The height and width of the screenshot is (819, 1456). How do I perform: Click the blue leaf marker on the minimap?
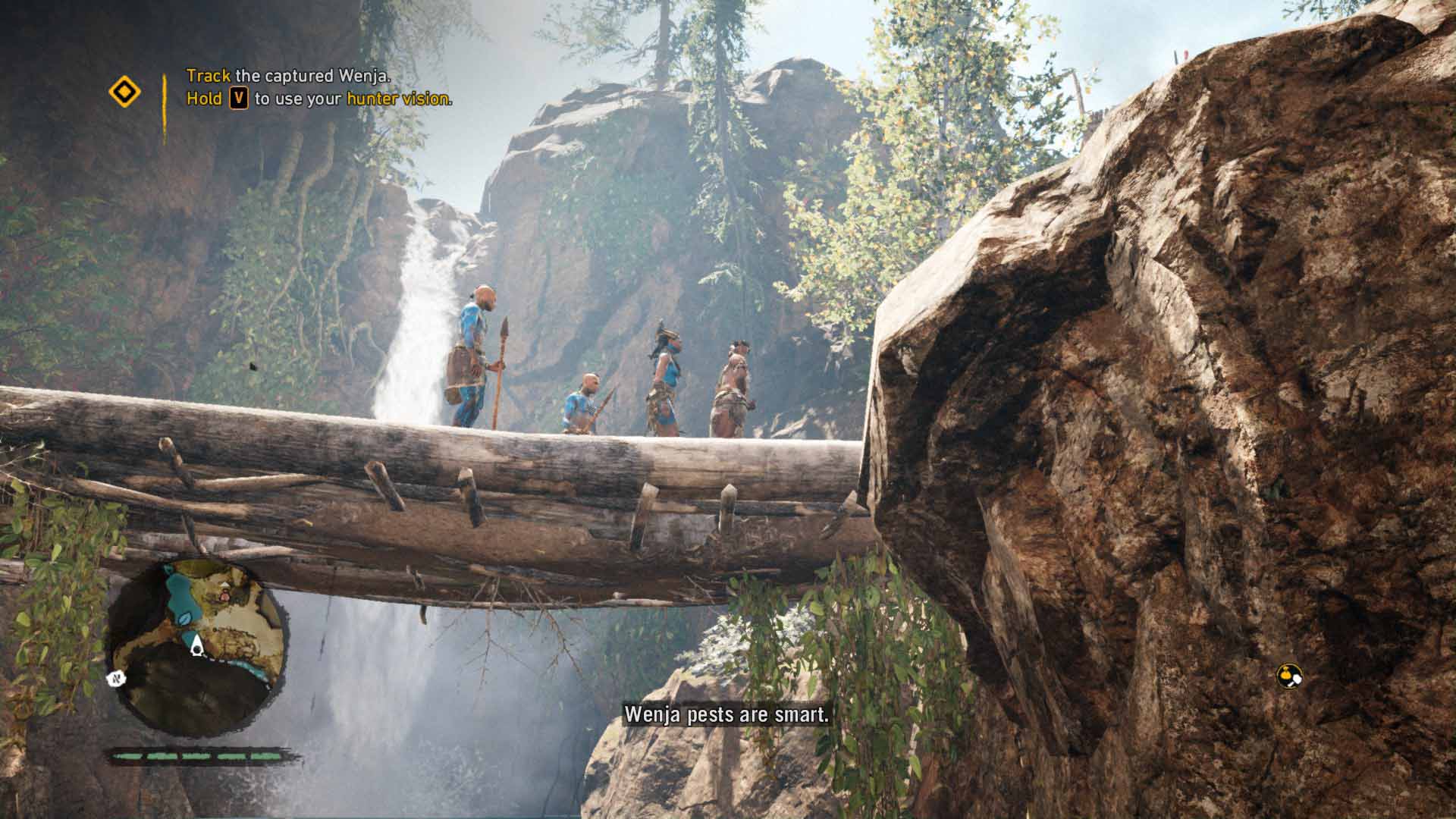pyautogui.click(x=185, y=618)
